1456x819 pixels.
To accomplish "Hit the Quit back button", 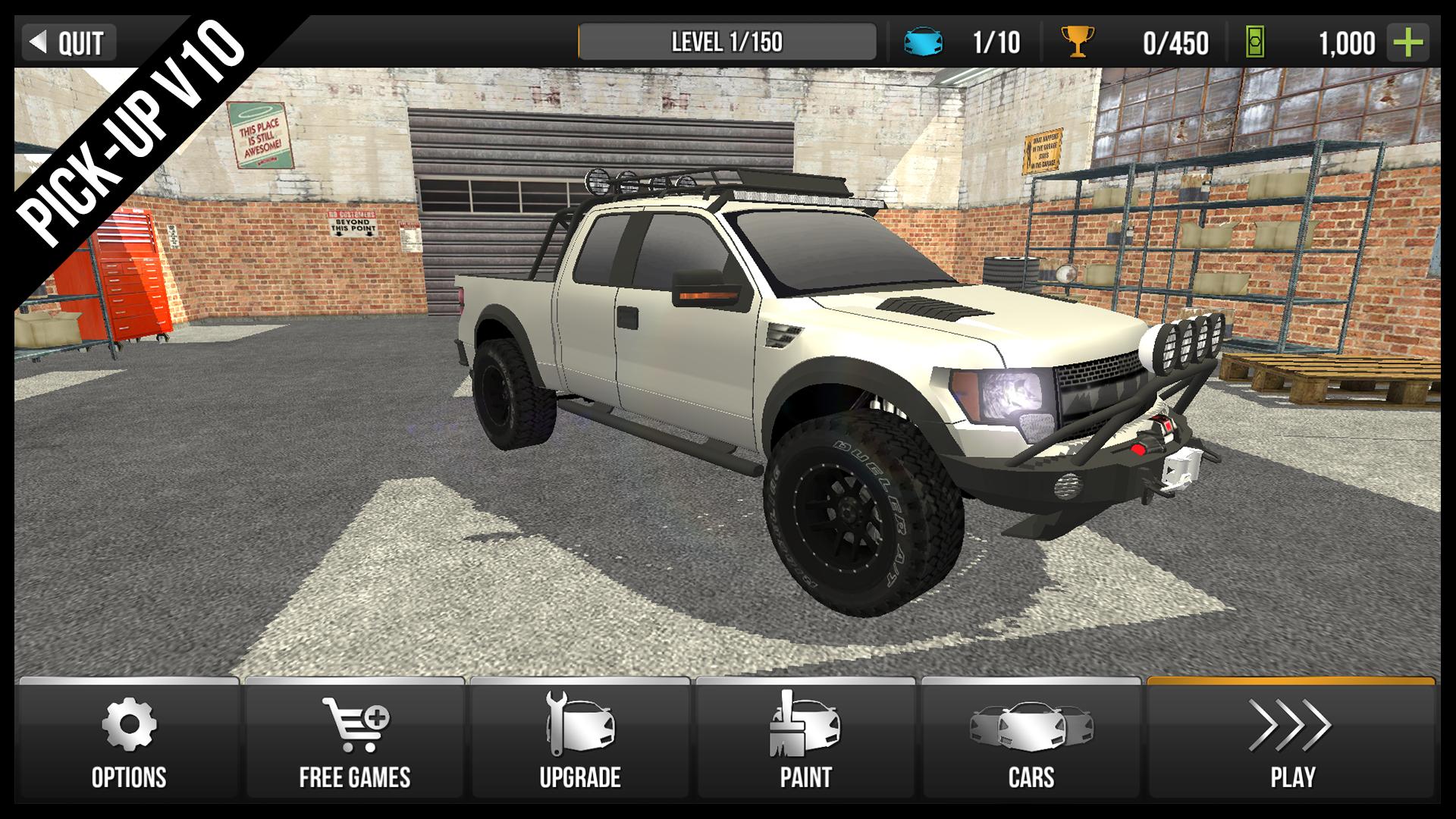I will click(x=71, y=43).
